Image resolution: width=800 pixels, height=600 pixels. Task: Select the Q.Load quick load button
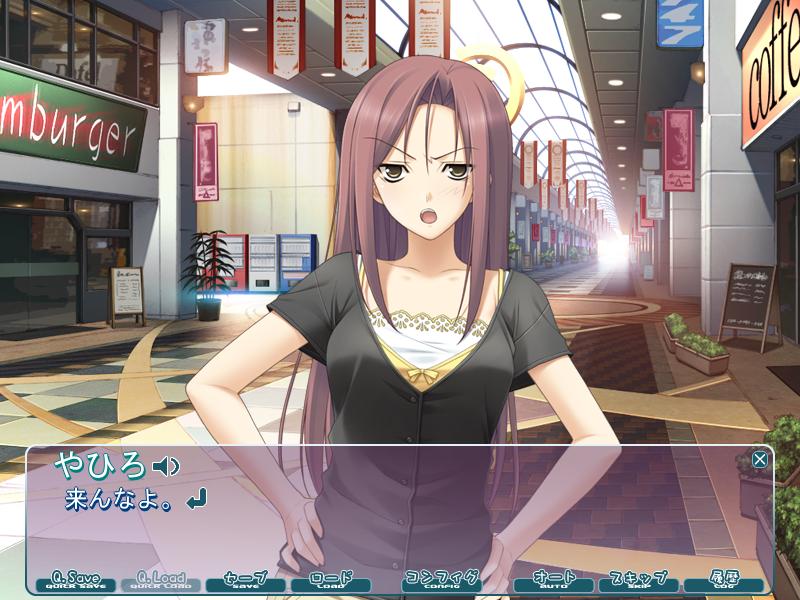tap(161, 580)
